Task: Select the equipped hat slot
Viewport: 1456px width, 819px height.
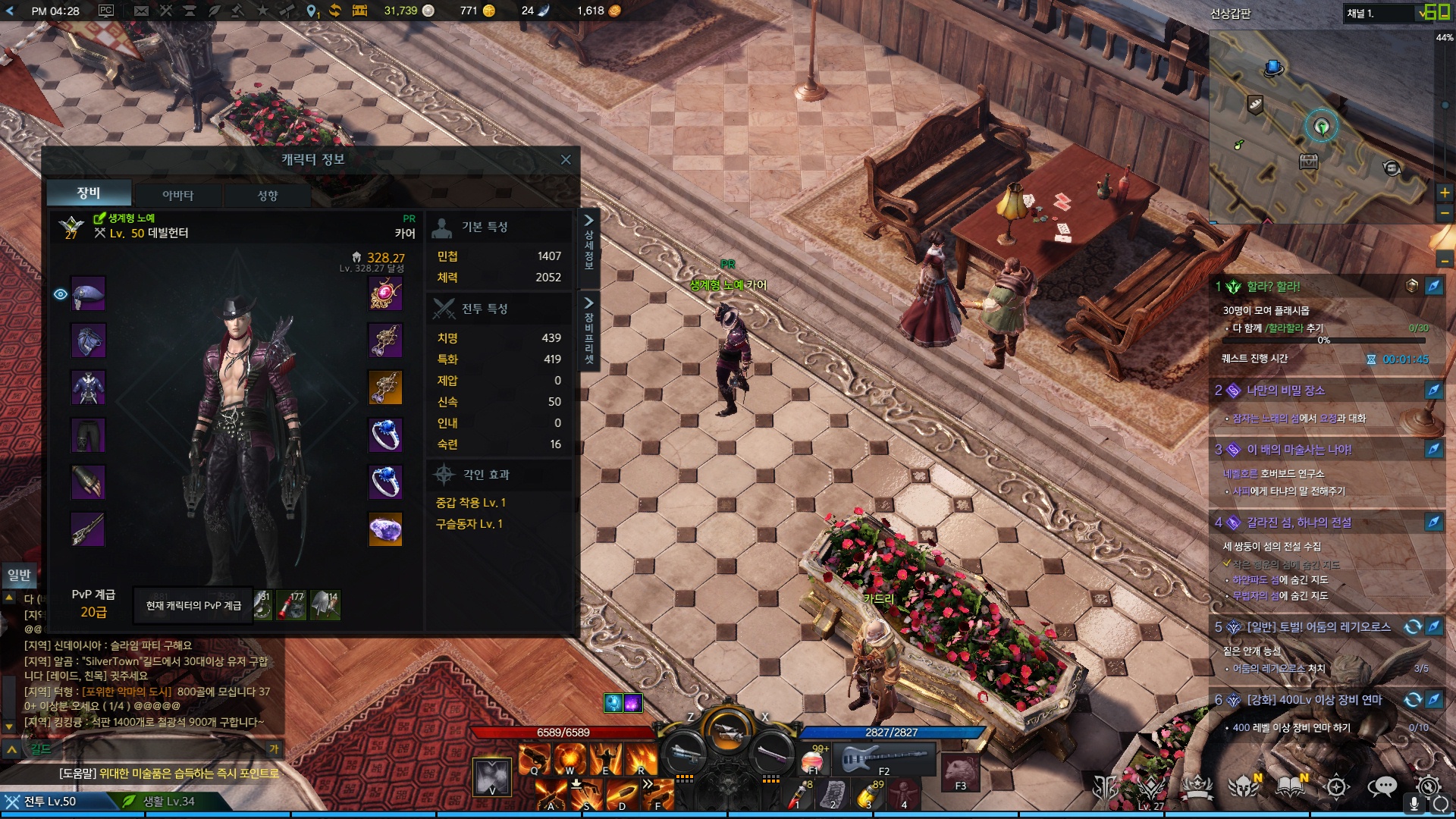Action: (x=88, y=294)
